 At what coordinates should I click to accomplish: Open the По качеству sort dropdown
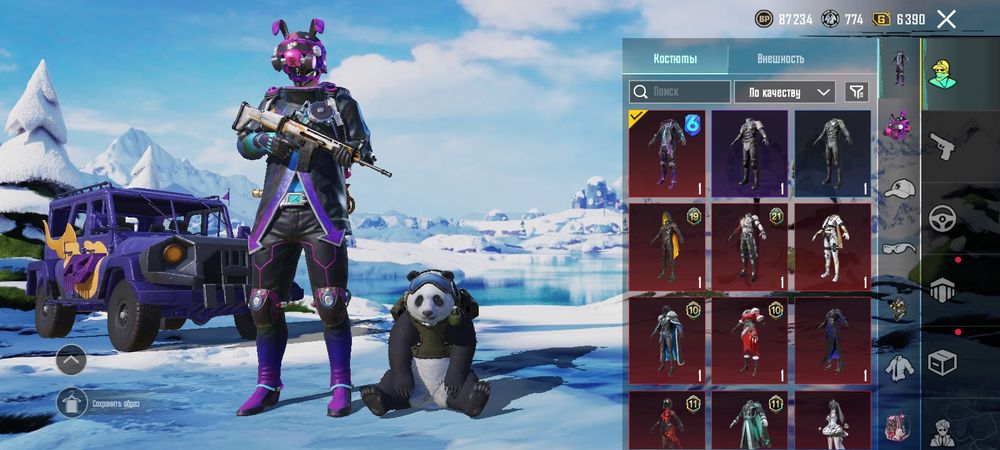click(784, 92)
